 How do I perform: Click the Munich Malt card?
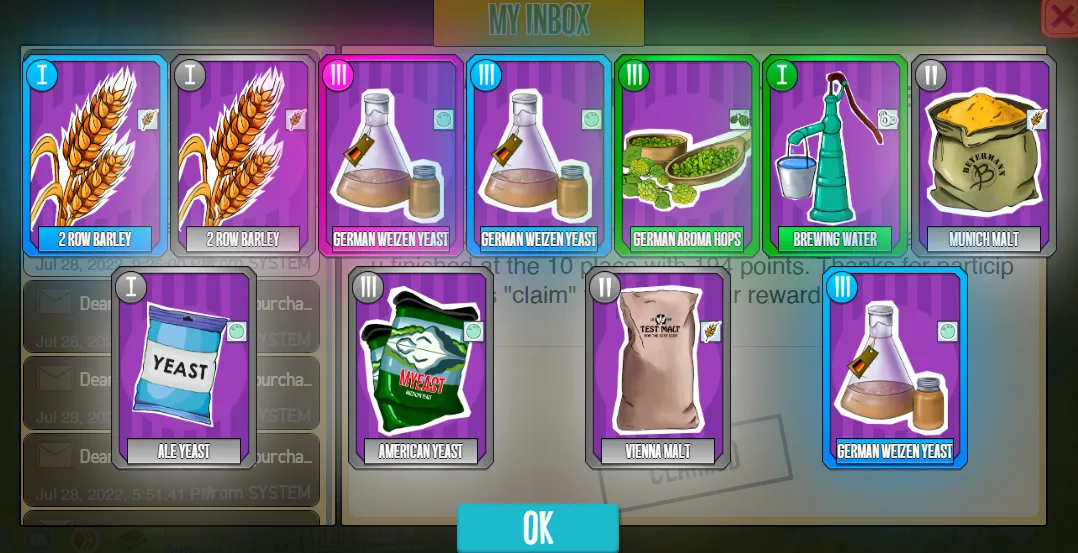pos(983,155)
